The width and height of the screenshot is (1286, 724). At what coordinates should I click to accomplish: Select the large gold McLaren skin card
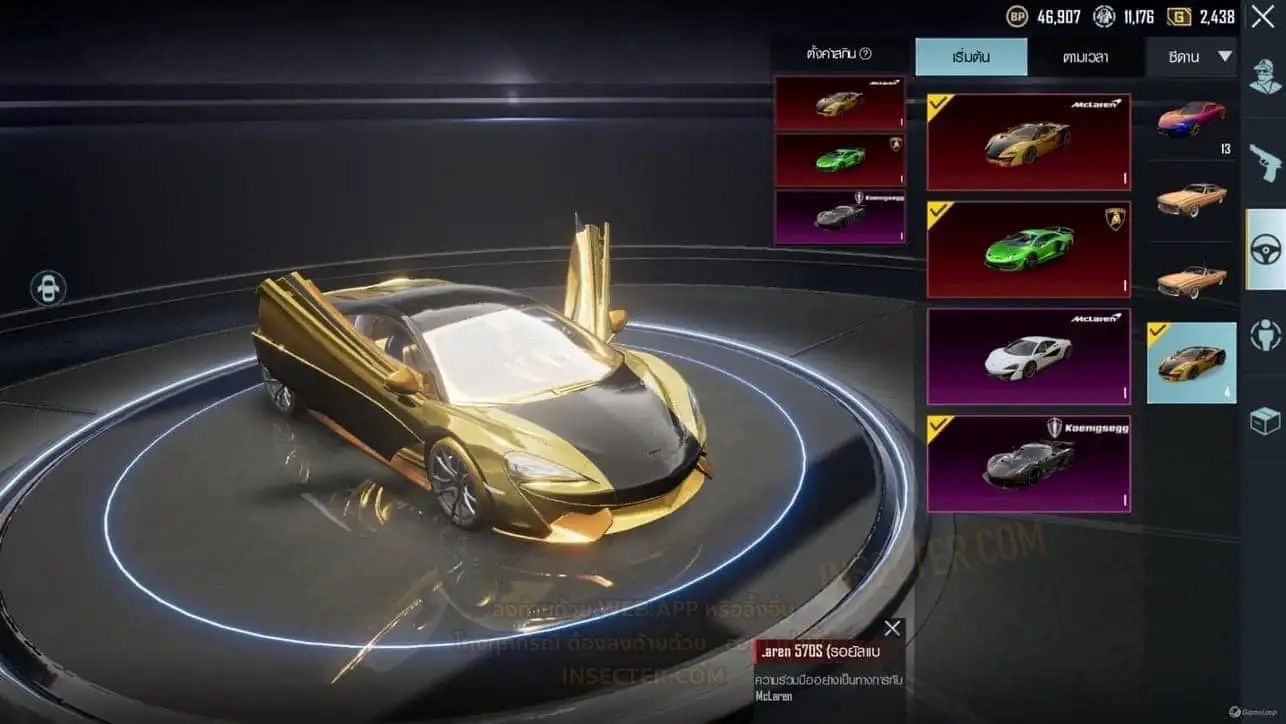coord(1028,142)
